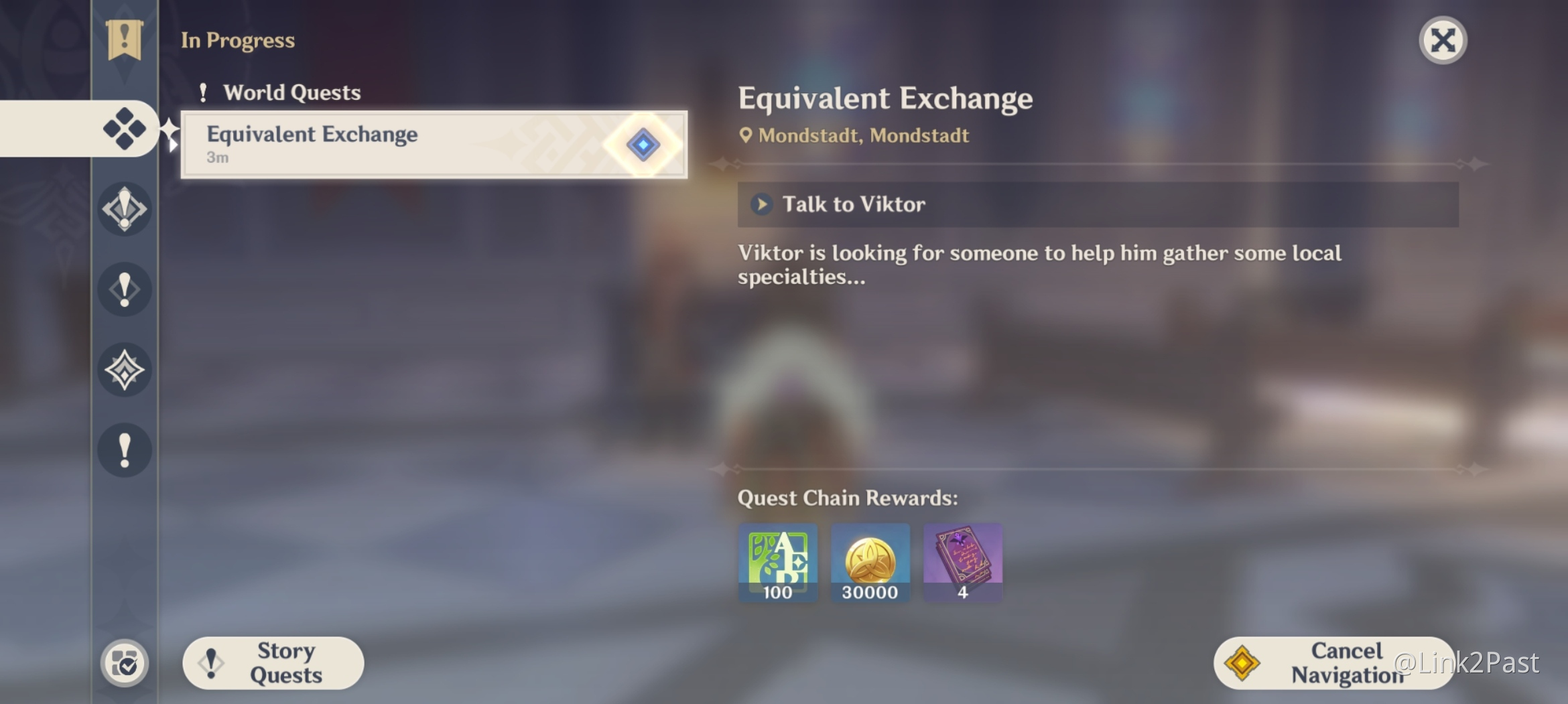Toggle navigation diamond on Equivalent Exchange quest
Viewport: 1568px width, 704px height.
[643, 144]
